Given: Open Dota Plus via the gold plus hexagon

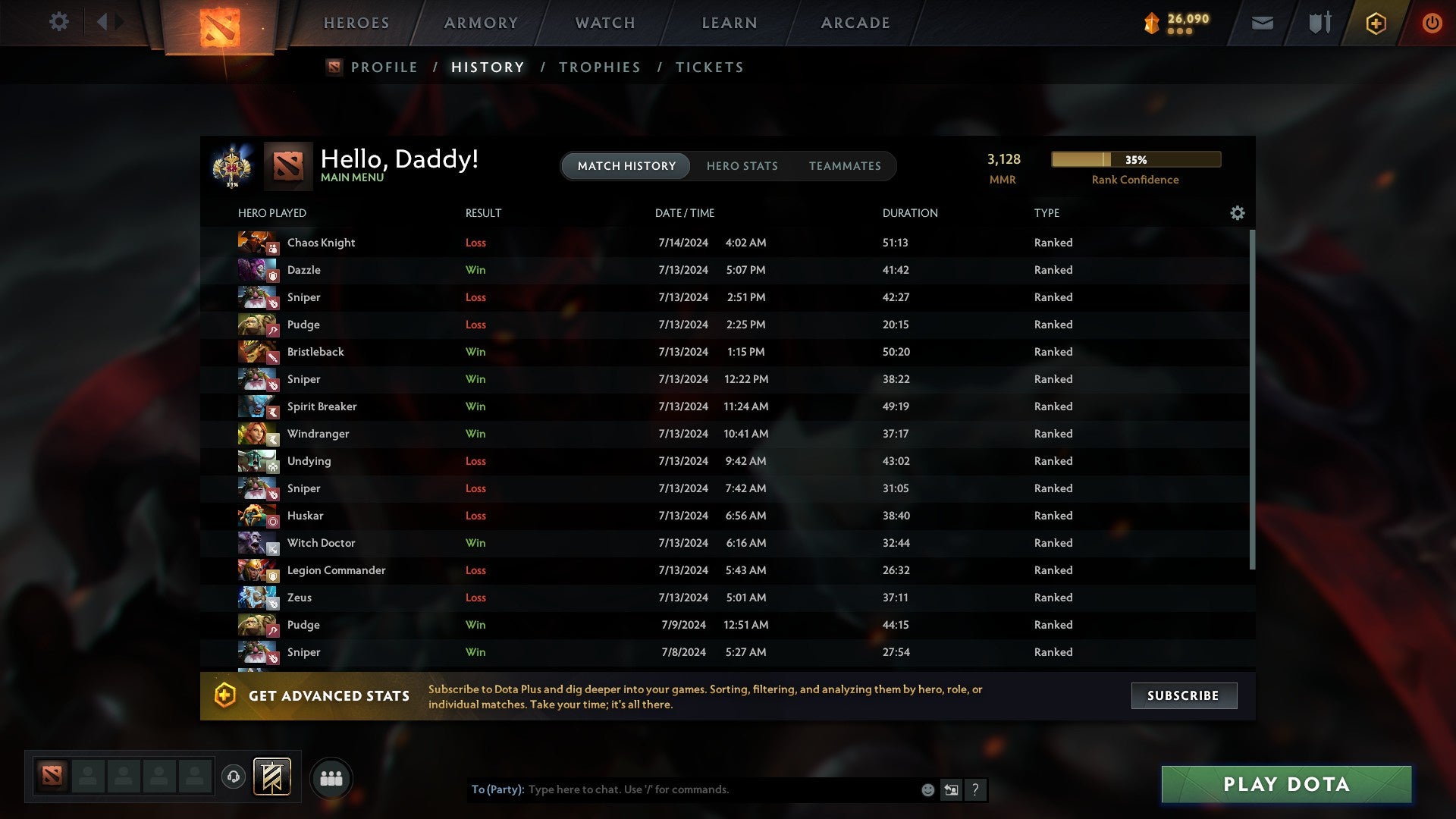Looking at the screenshot, I should 1375,23.
